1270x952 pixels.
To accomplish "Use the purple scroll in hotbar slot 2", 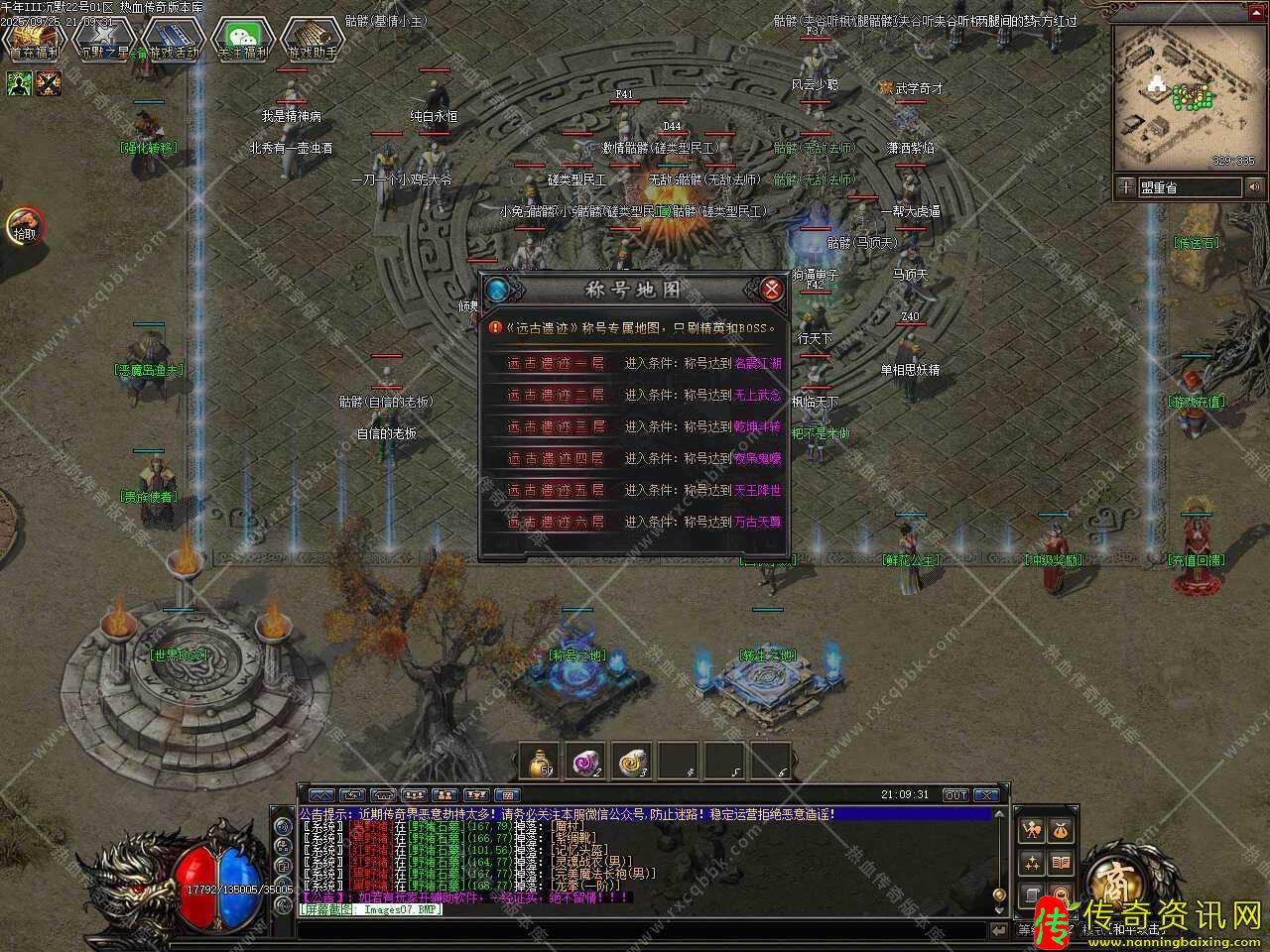I will pyautogui.click(x=585, y=762).
